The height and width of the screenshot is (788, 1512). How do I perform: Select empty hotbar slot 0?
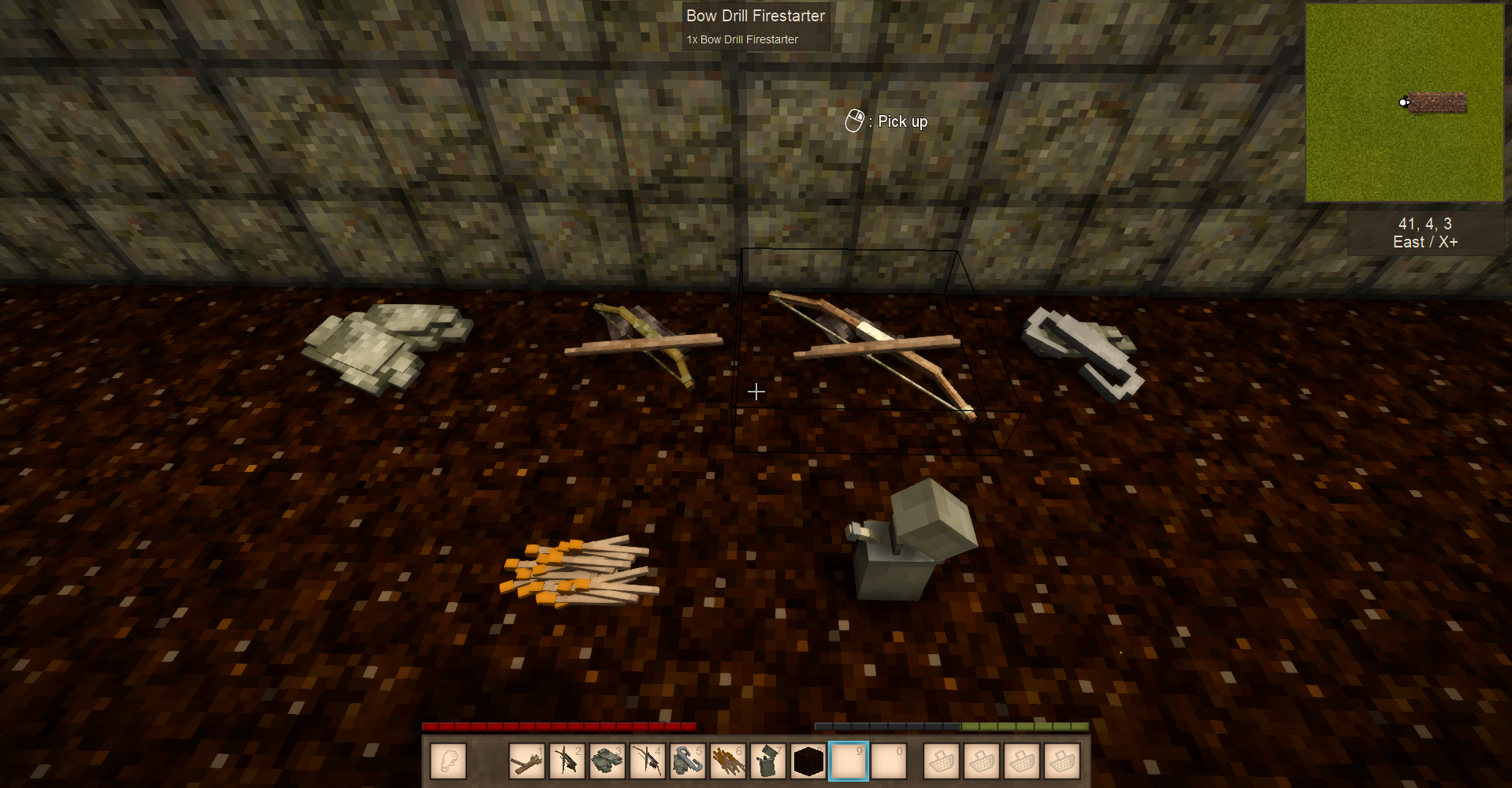[x=889, y=761]
